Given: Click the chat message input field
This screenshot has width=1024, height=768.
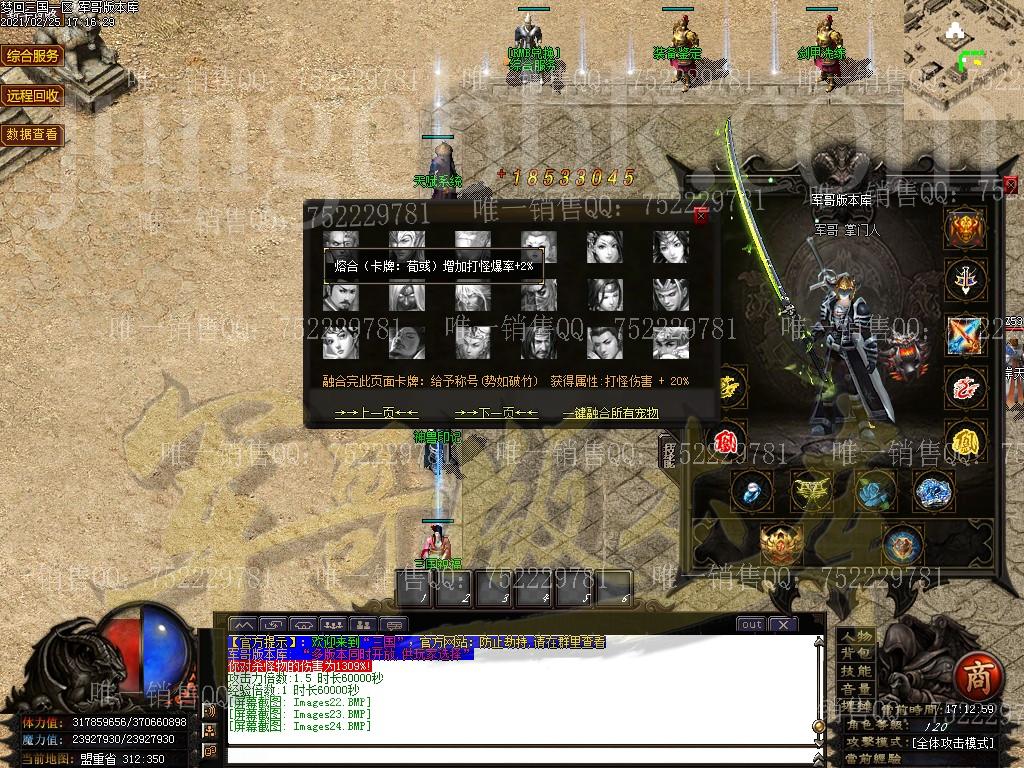Looking at the screenshot, I should point(520,754).
